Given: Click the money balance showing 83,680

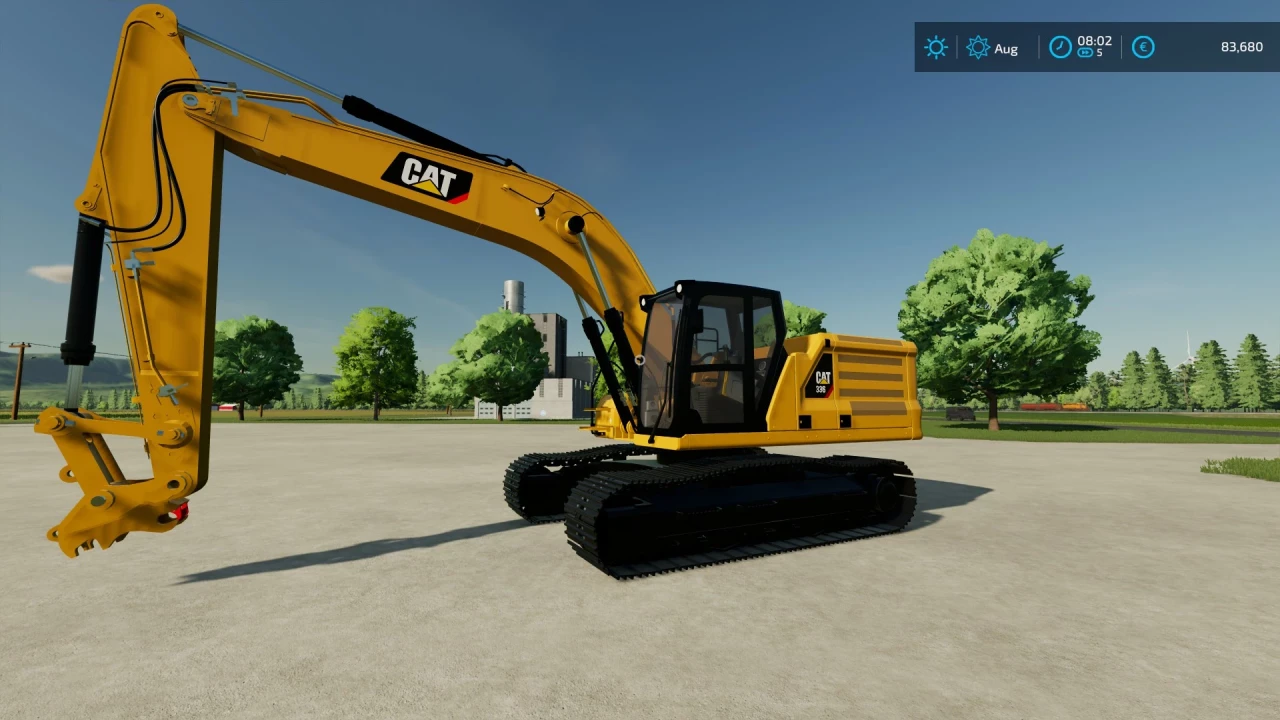Looking at the screenshot, I should 1242,46.
